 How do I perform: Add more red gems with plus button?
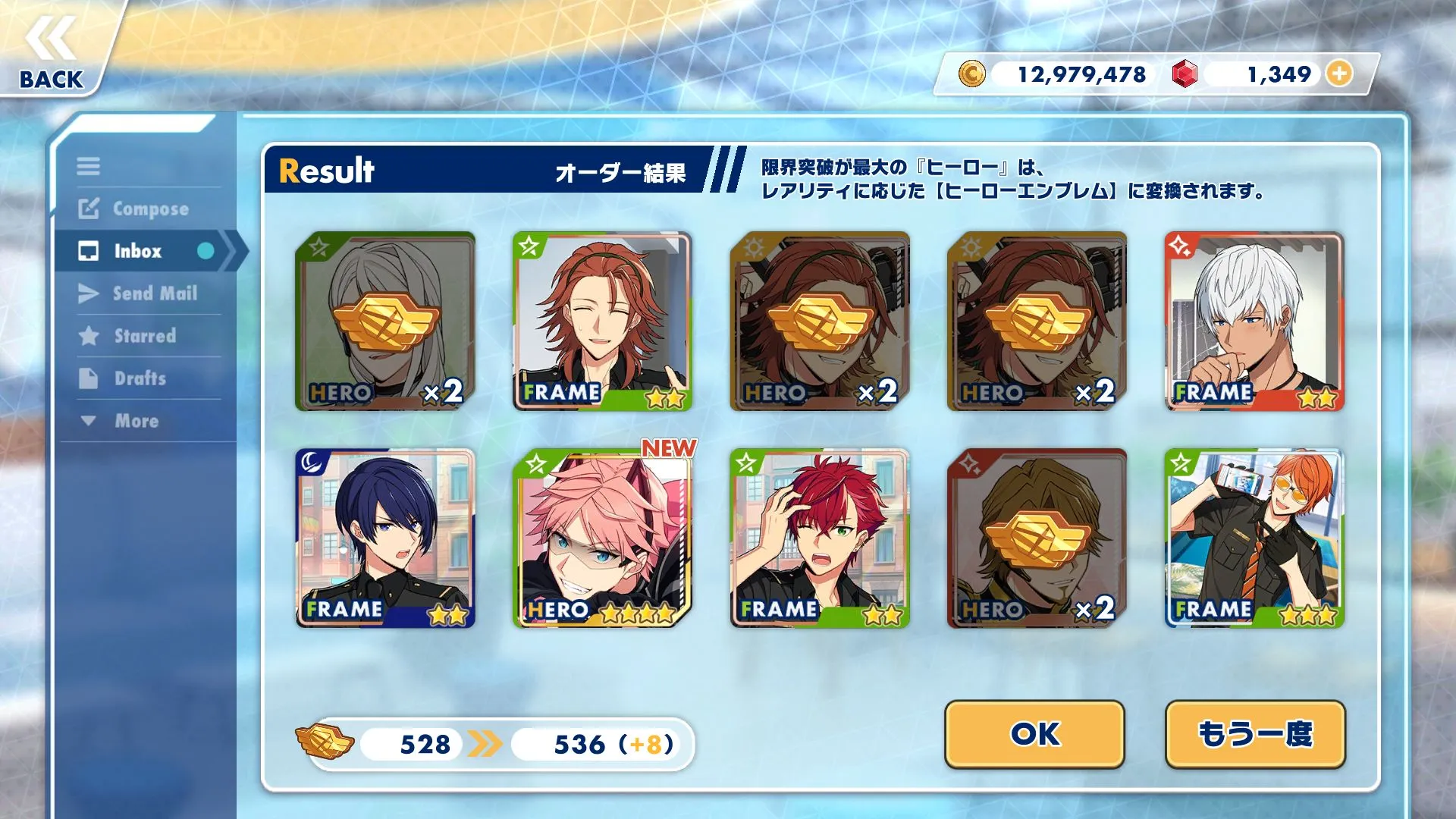[x=1340, y=74]
